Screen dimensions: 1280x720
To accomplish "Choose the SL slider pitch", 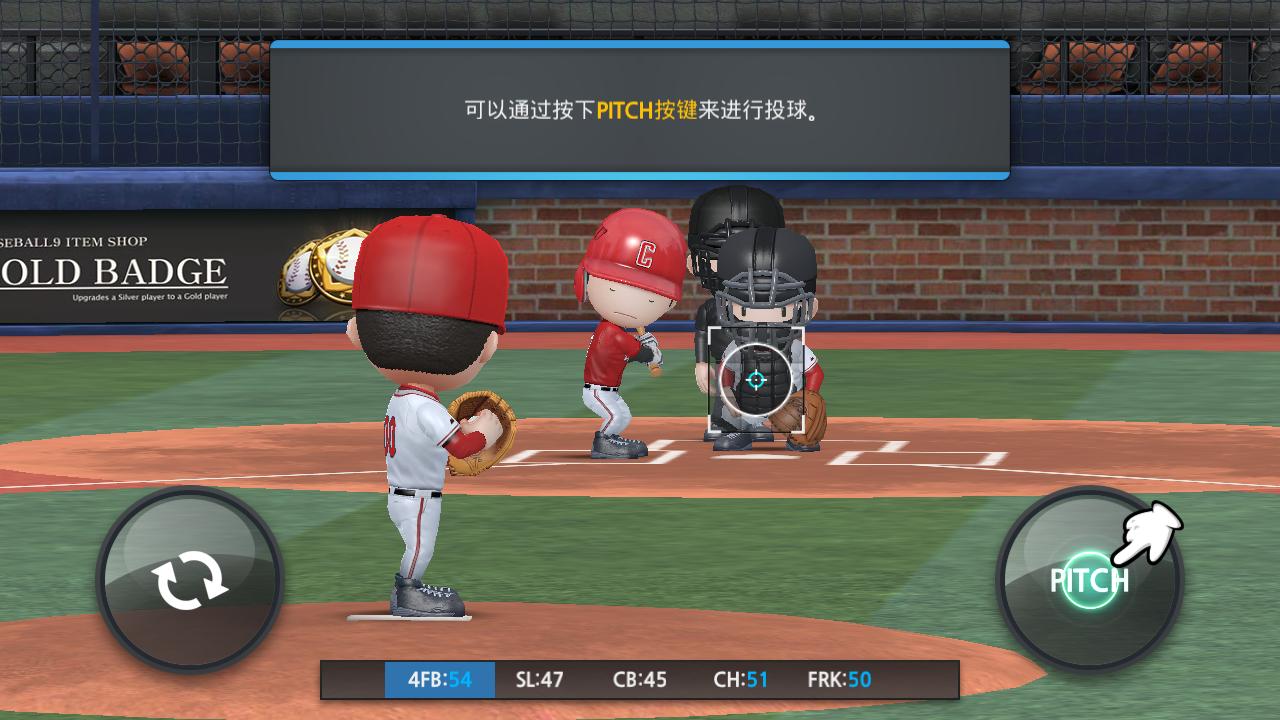I will coord(540,680).
